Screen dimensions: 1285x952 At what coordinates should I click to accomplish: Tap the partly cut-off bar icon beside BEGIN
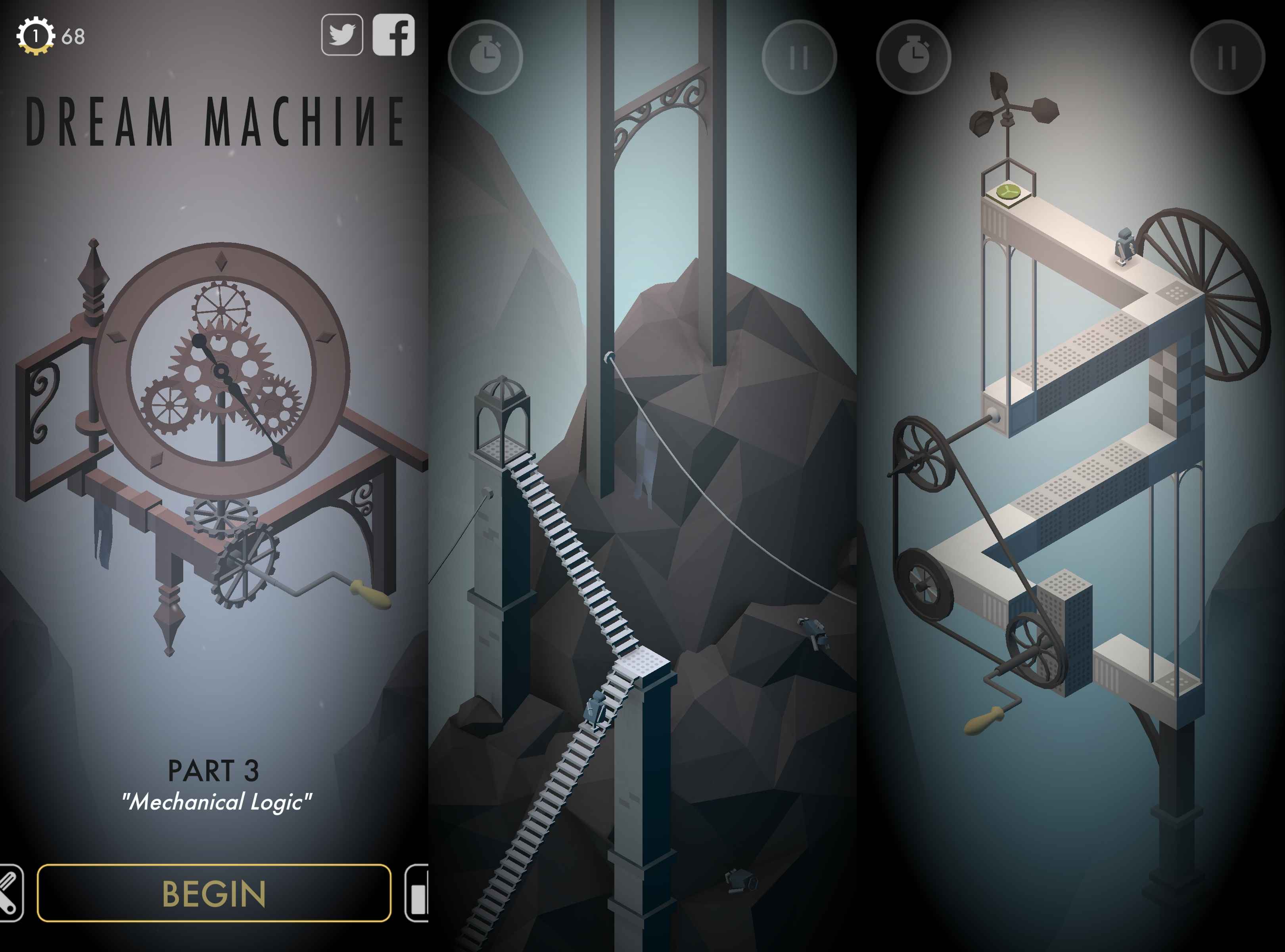click(418, 892)
